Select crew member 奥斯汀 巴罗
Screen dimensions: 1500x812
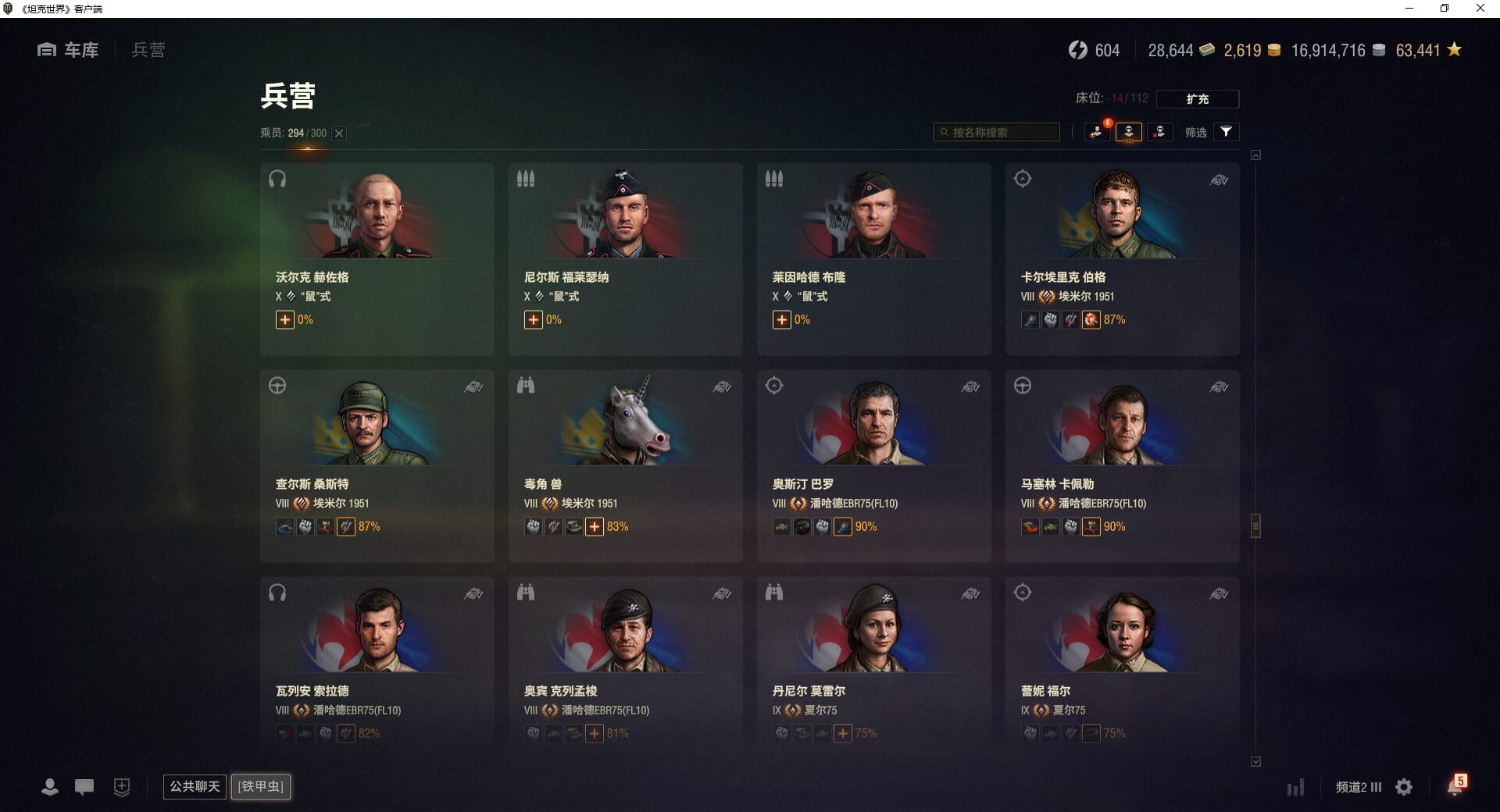coord(873,465)
